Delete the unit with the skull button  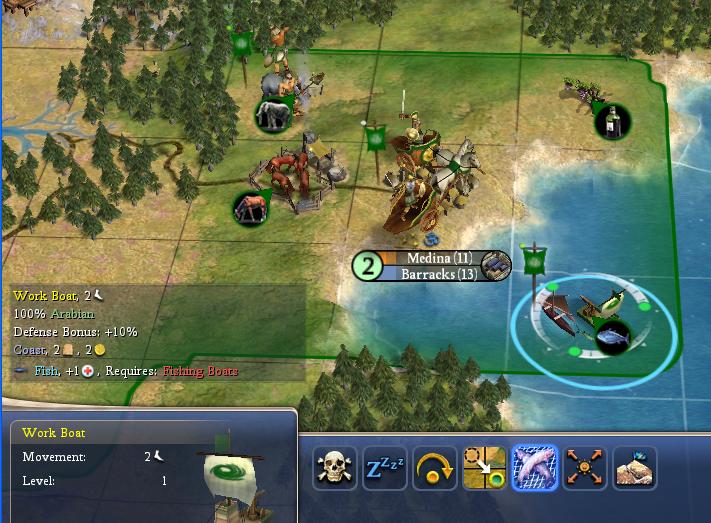(x=335, y=468)
